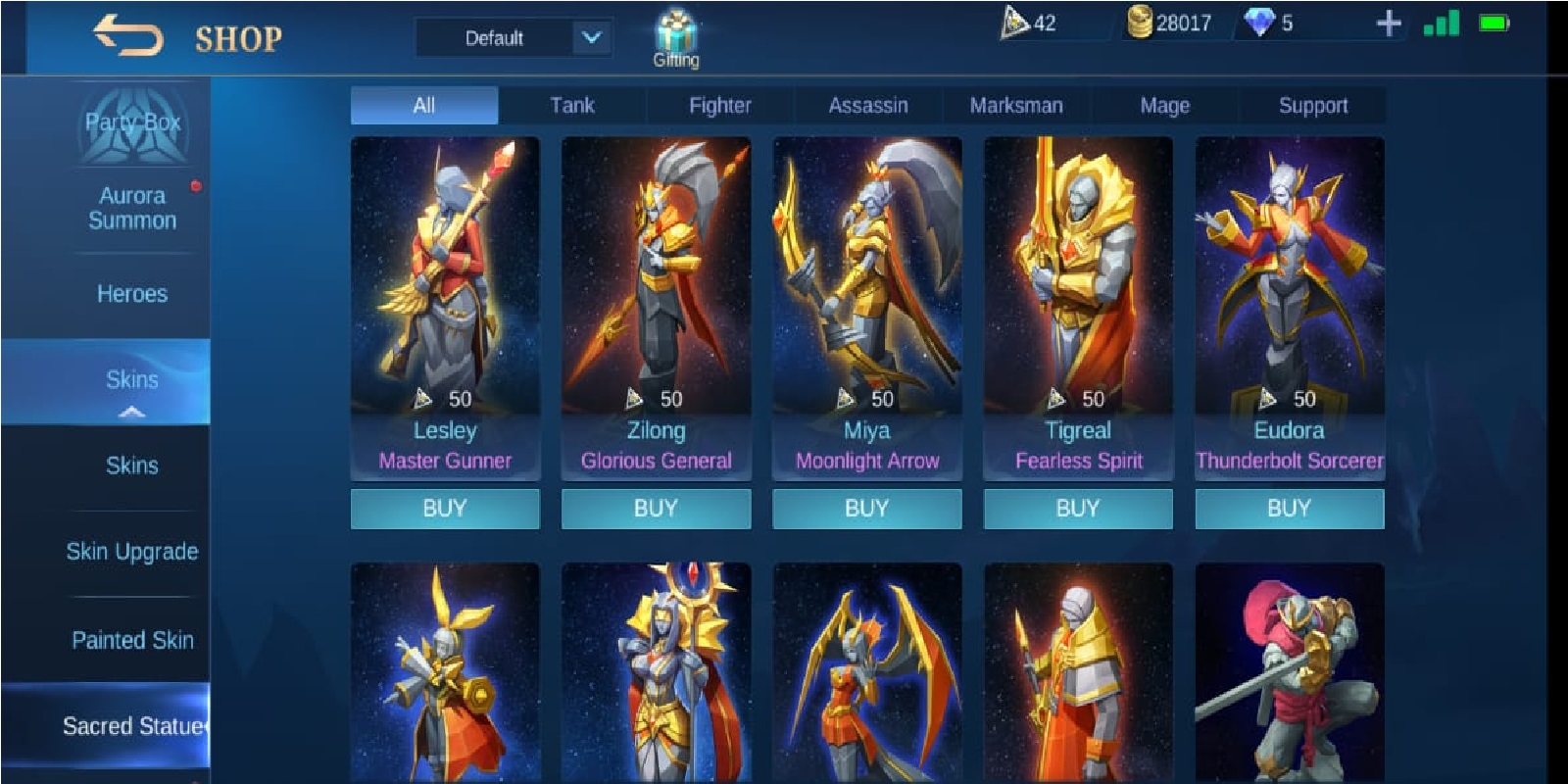Switch to the Marksman tab
The width and height of the screenshot is (1568, 784).
tap(1015, 105)
